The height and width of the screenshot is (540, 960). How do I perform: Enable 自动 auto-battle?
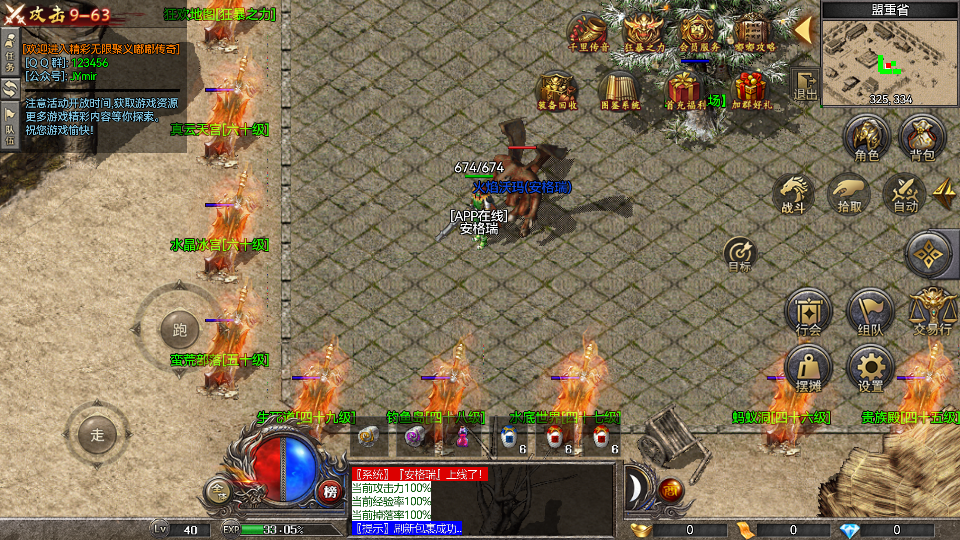point(905,194)
